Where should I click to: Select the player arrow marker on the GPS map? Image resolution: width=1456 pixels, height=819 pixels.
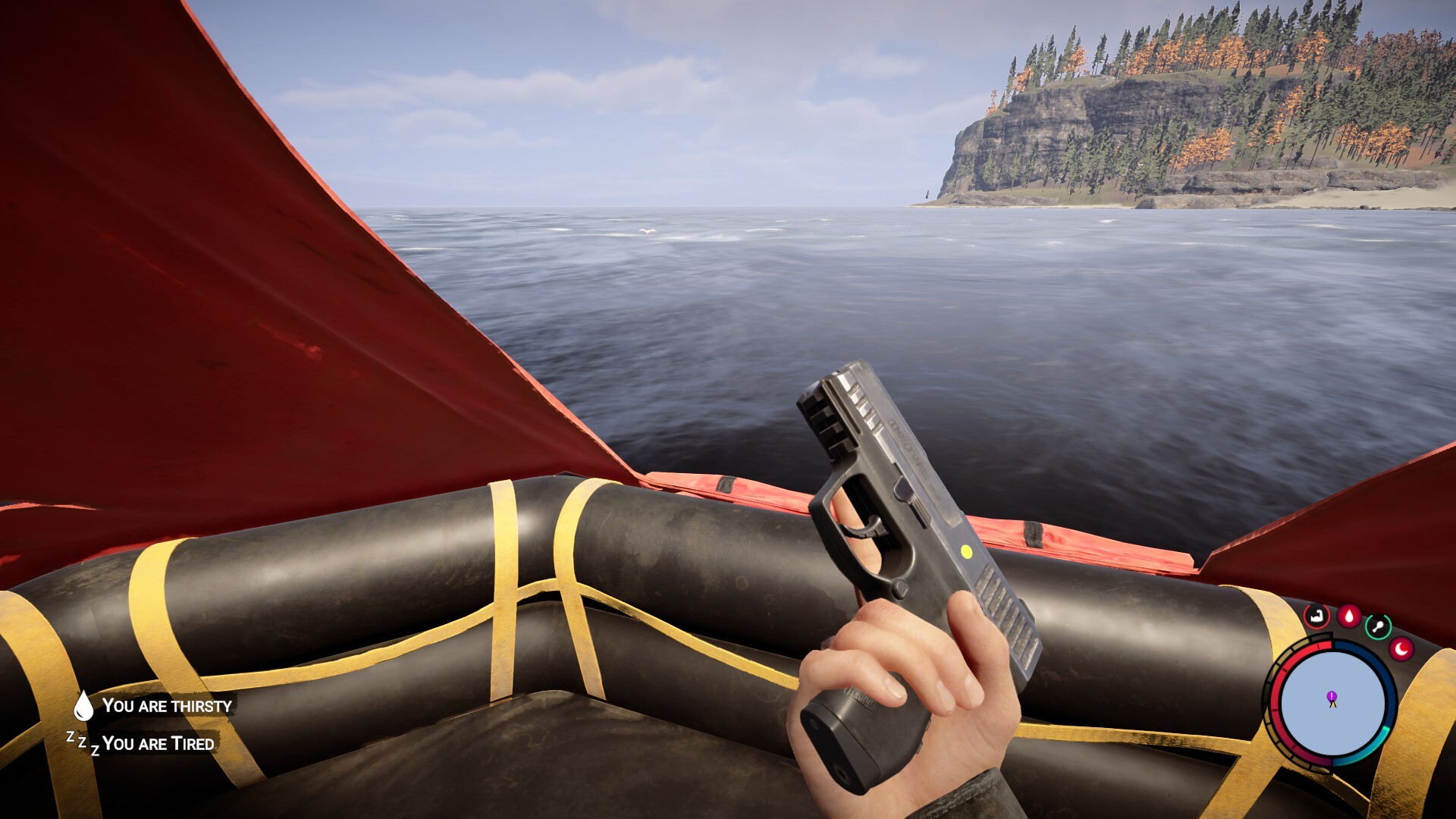[x=1333, y=704]
